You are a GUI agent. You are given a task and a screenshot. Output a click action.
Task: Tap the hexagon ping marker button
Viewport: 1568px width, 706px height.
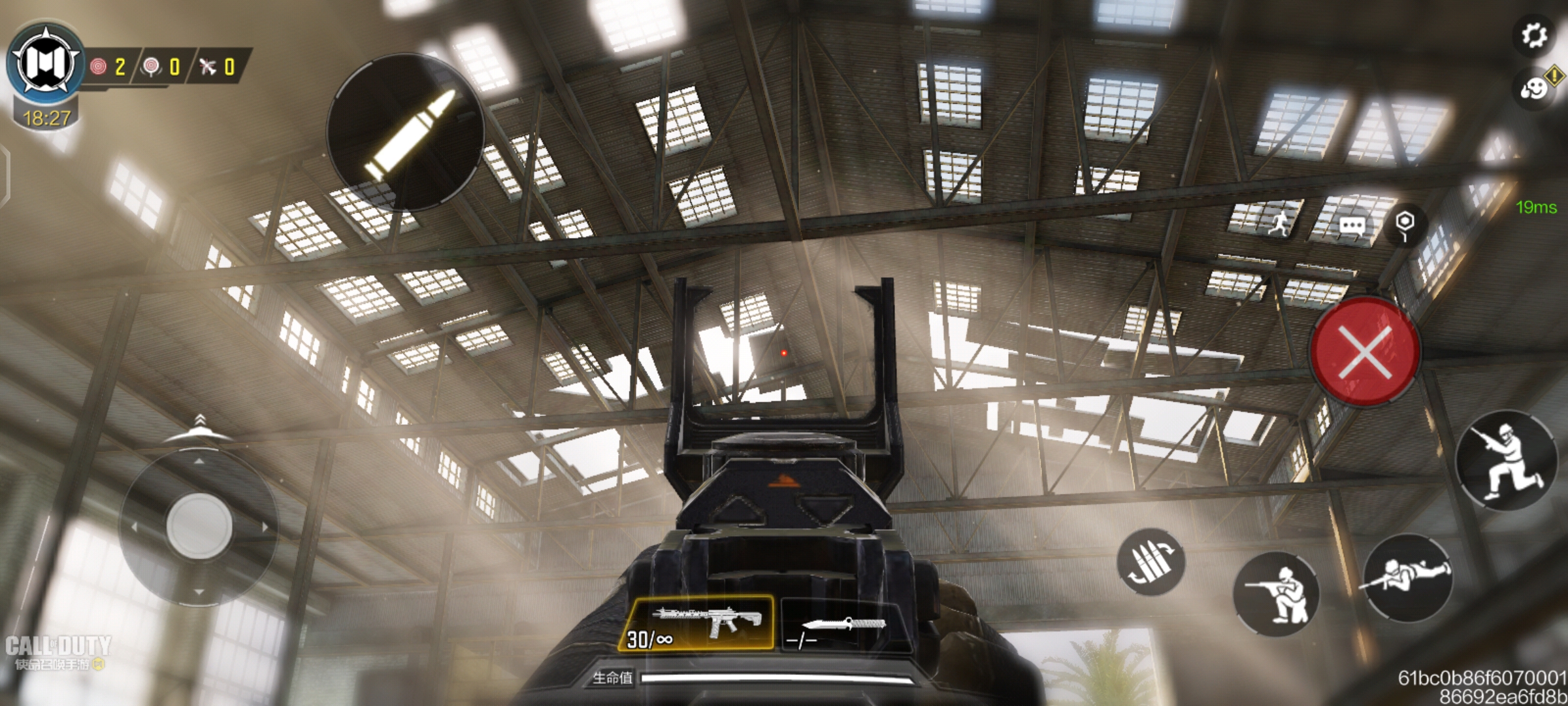click(x=1405, y=224)
